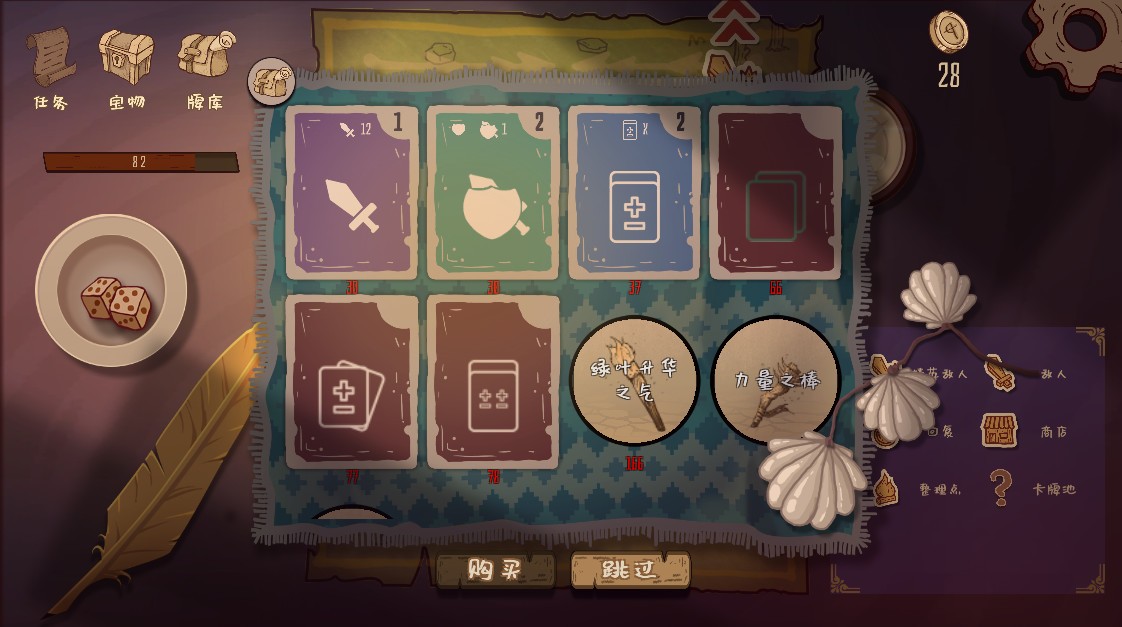The image size is (1122, 627).
Task: Click the 购买 buy button
Action: pos(495,570)
